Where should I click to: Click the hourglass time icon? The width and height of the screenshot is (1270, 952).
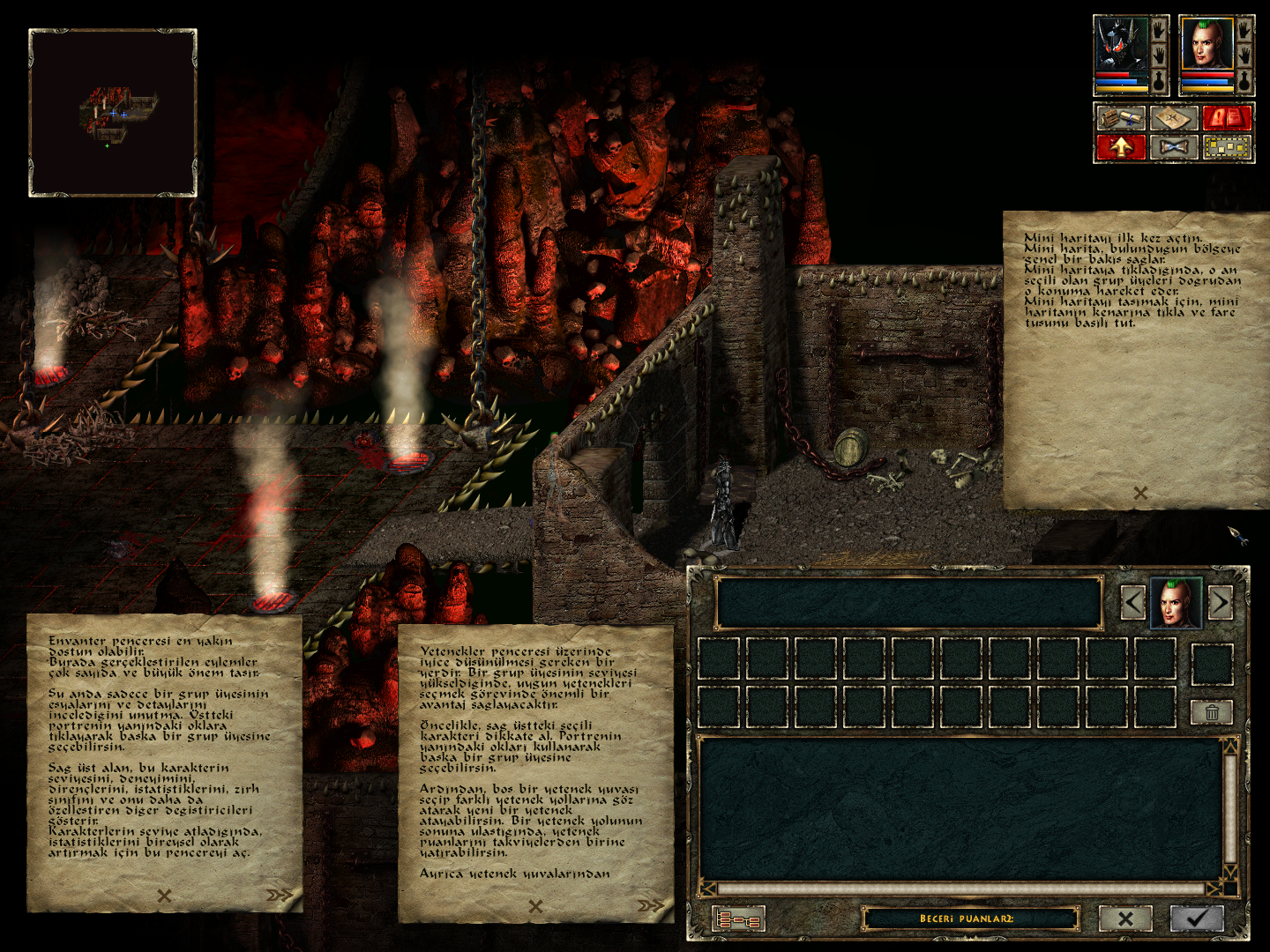[1175, 147]
